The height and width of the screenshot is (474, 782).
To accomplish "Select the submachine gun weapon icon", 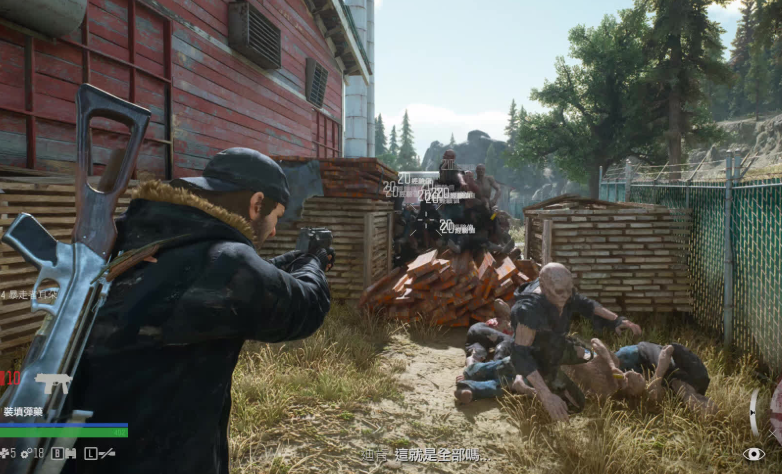I will click(x=52, y=382).
